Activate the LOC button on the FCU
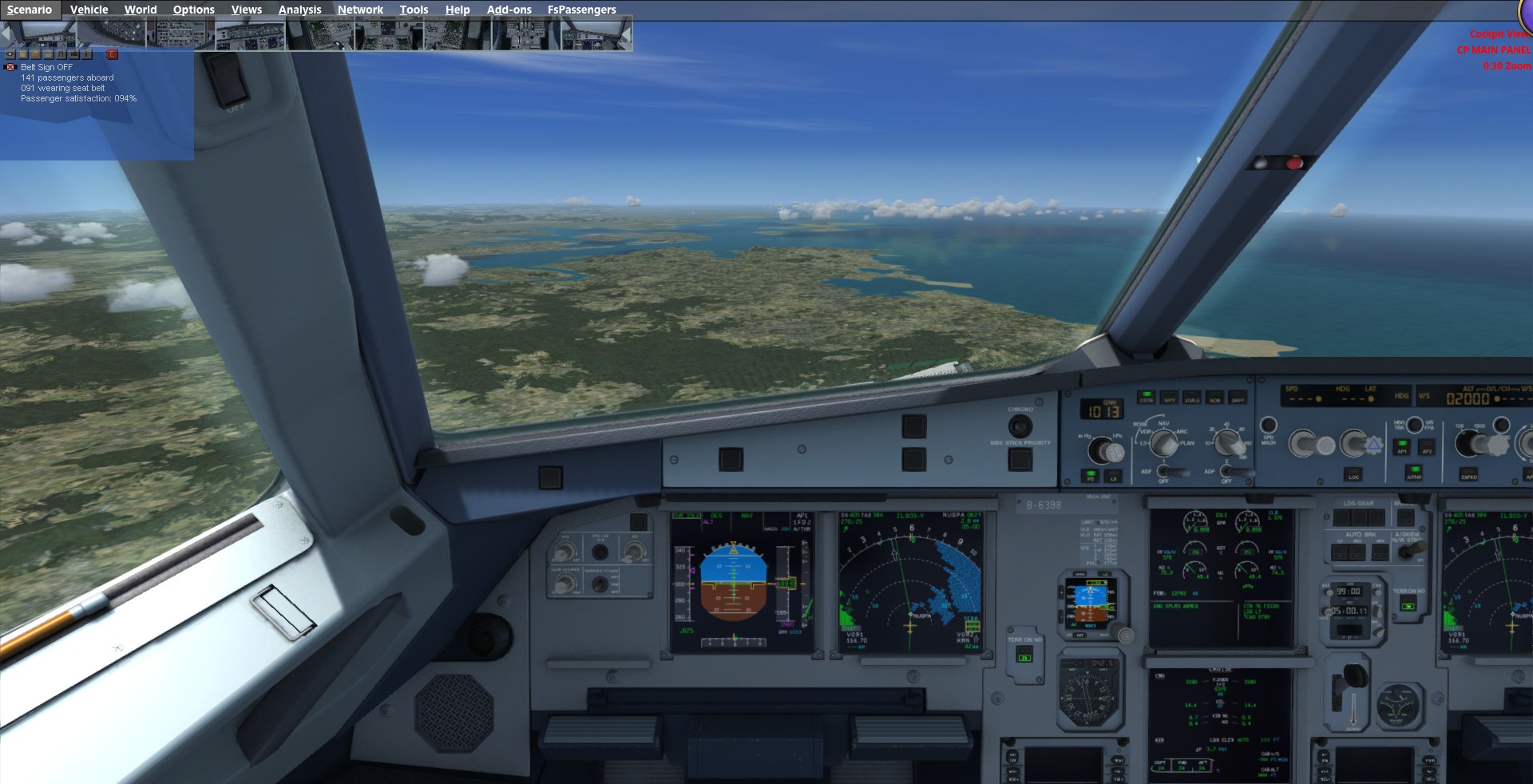The width and height of the screenshot is (1533, 784). tap(1353, 473)
